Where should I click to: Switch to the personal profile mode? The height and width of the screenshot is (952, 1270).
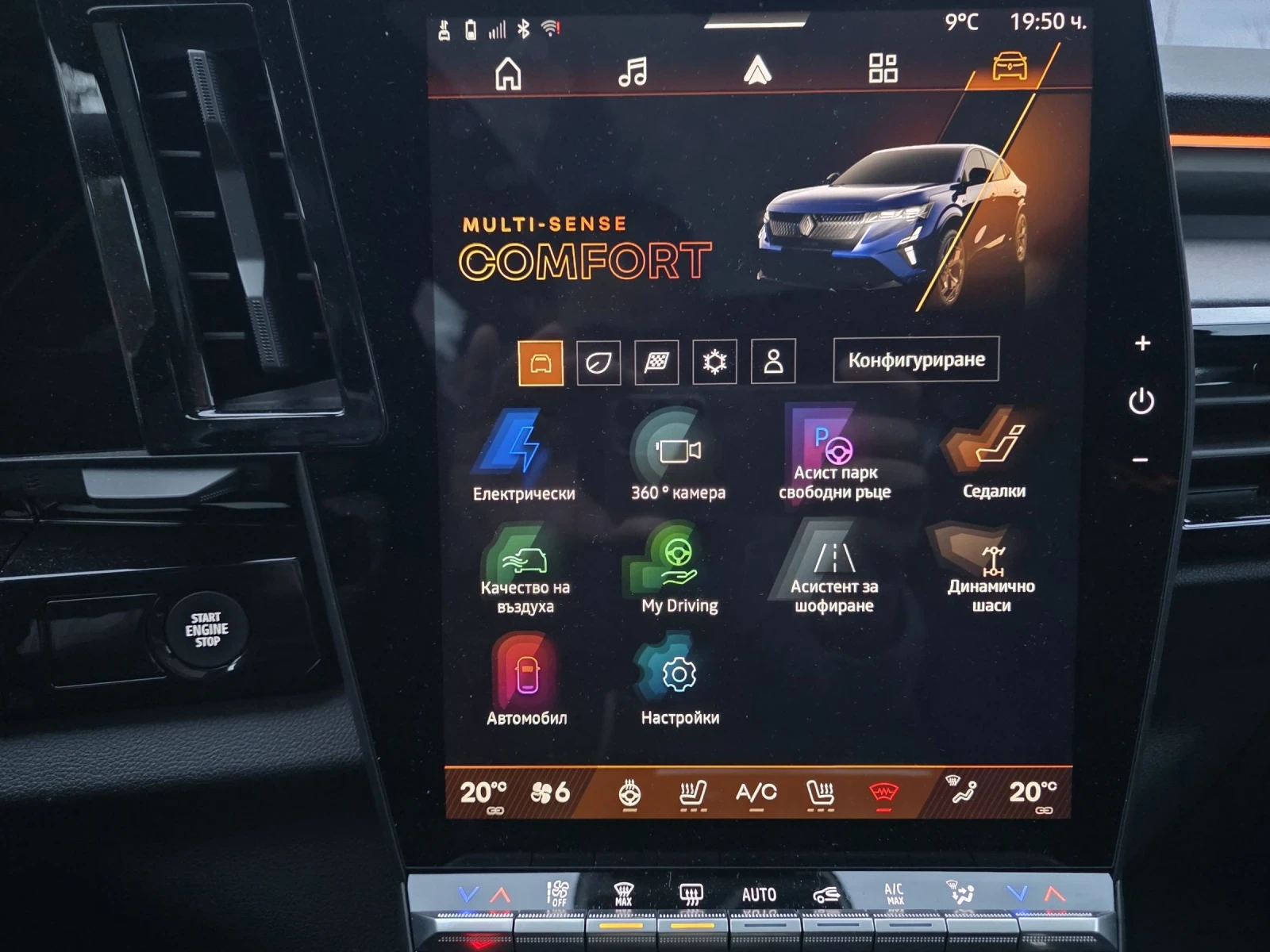pyautogui.click(x=769, y=361)
